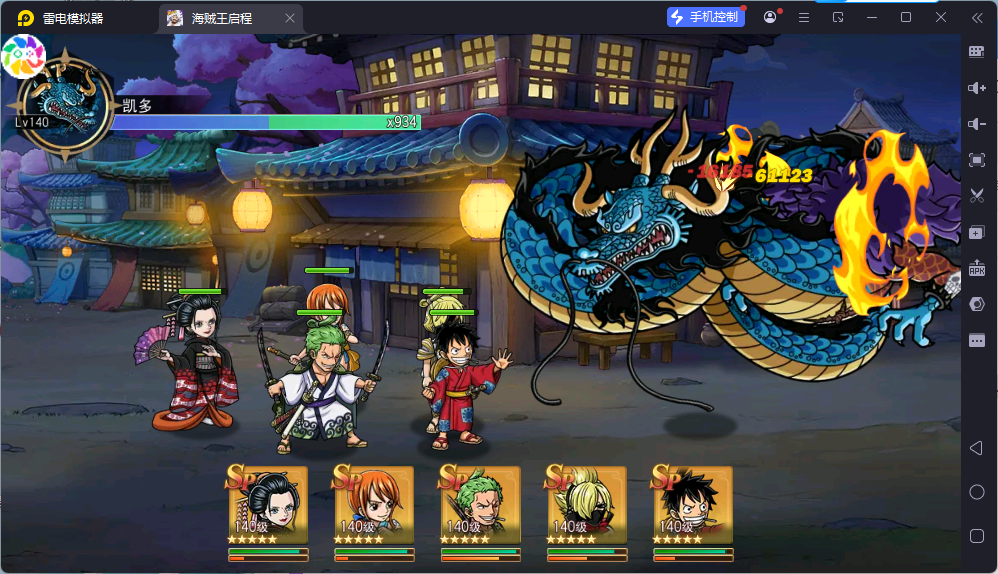Screen dimensions: 998x574
Task: Close the 海贼王启程 tab
Action: (x=290, y=18)
